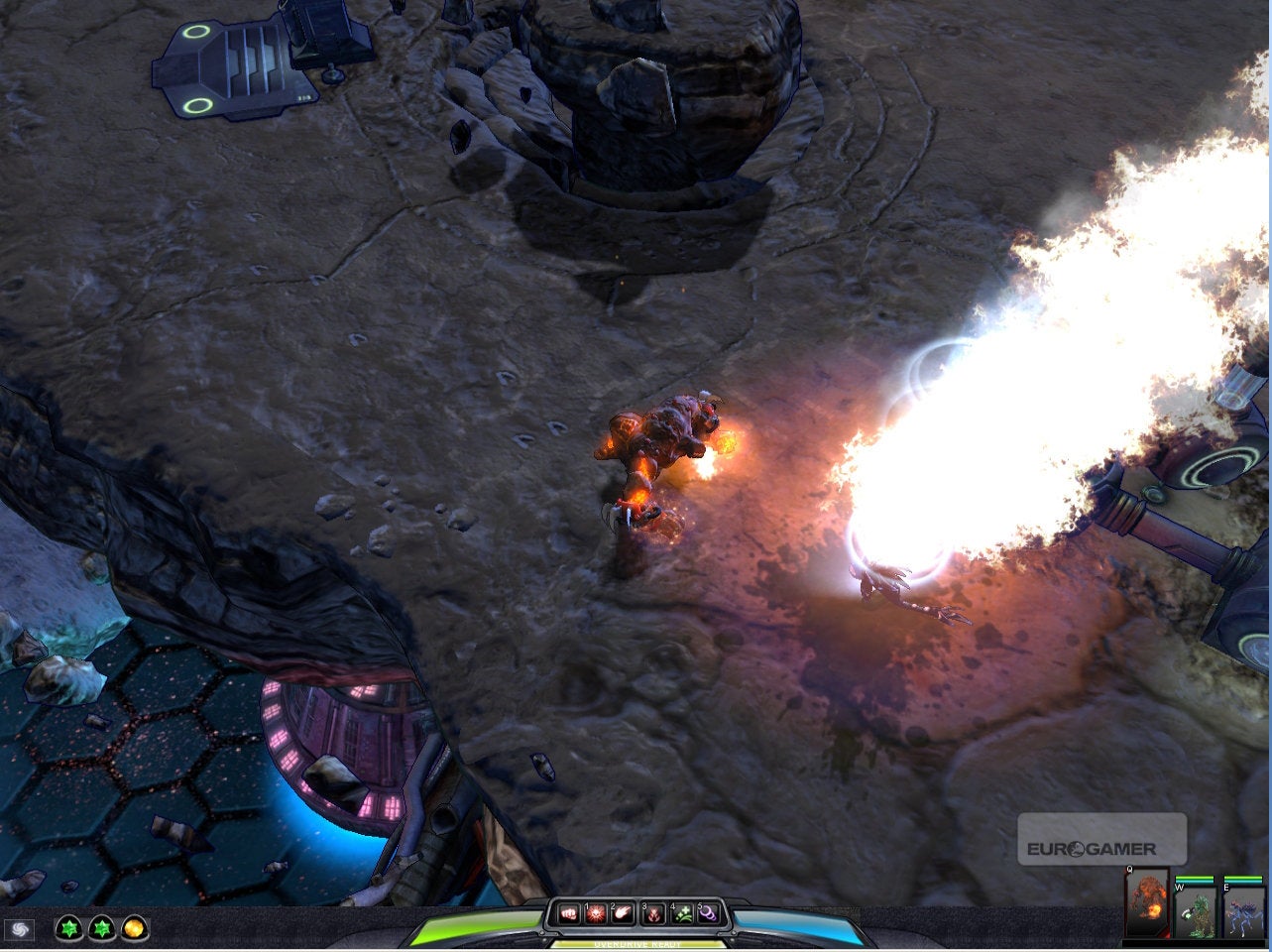
Task: Click the first green star pickup icon
Action: (67, 930)
